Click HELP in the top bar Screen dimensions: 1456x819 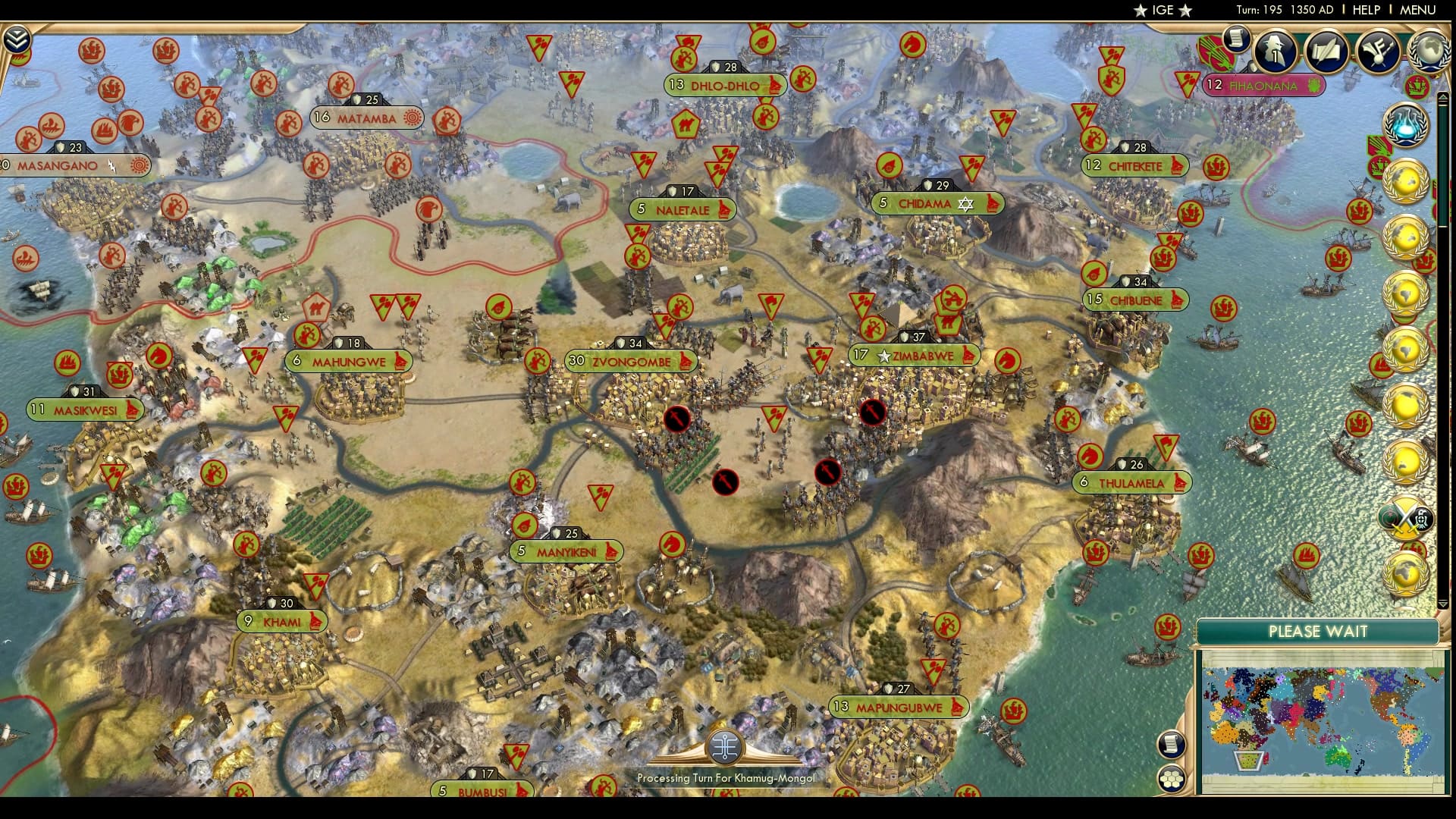1365,11
